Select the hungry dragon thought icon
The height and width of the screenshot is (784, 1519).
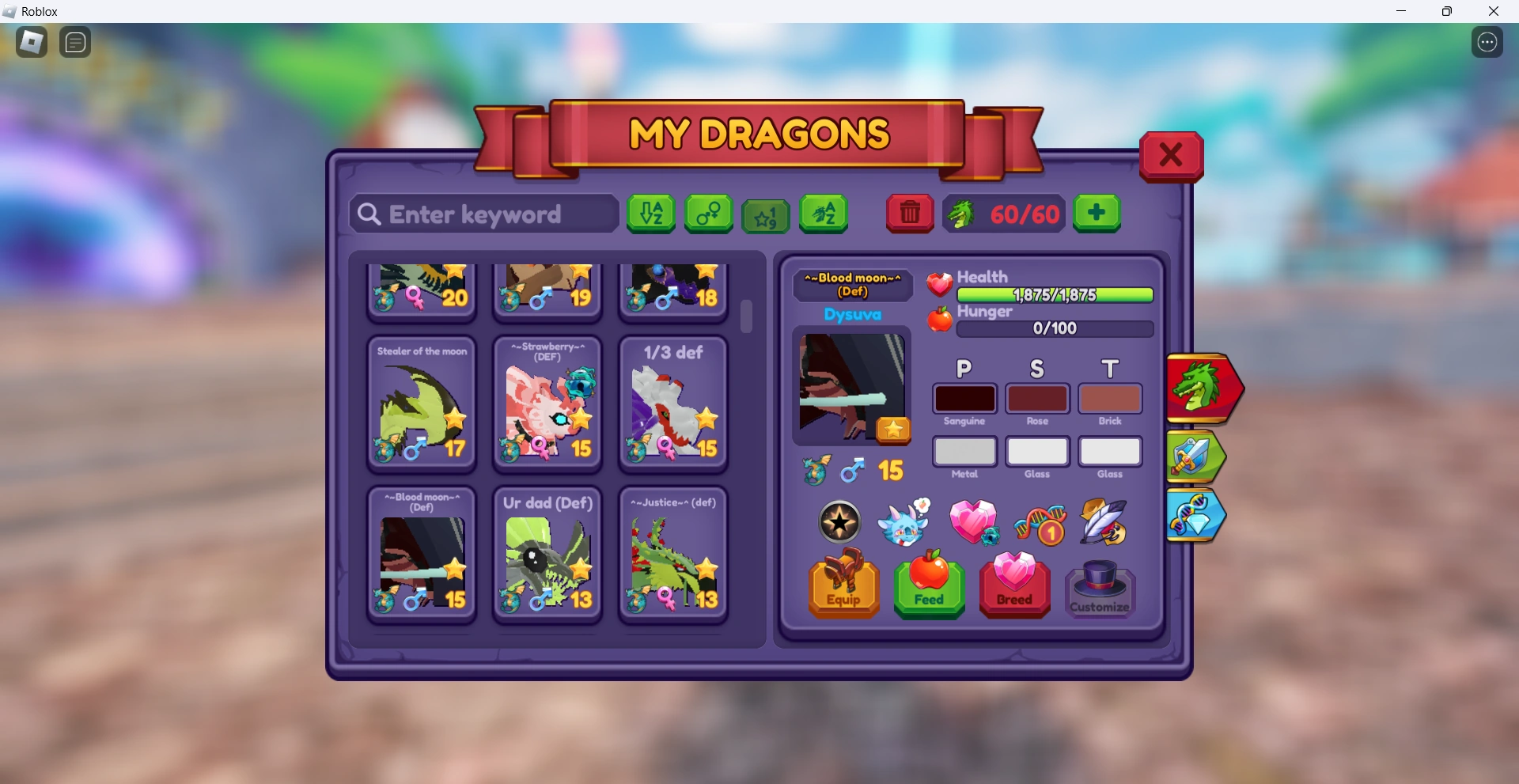point(904,522)
